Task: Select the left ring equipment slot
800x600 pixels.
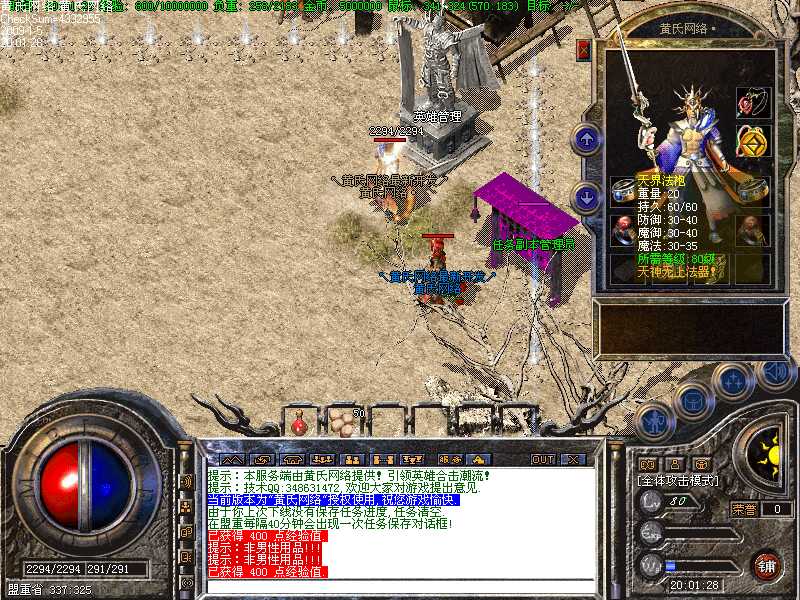Action: point(624,230)
